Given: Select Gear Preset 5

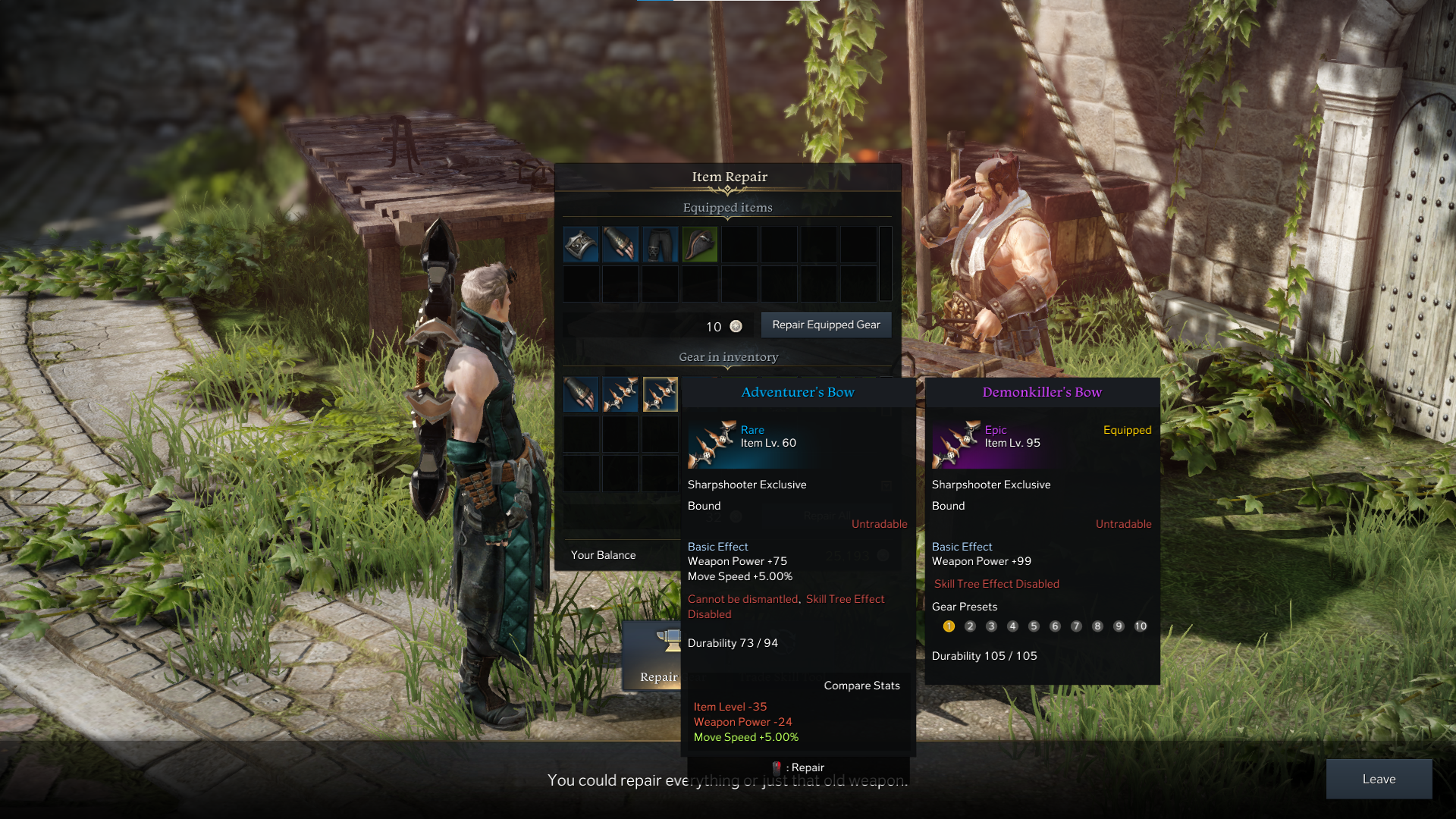Looking at the screenshot, I should coord(1034,626).
